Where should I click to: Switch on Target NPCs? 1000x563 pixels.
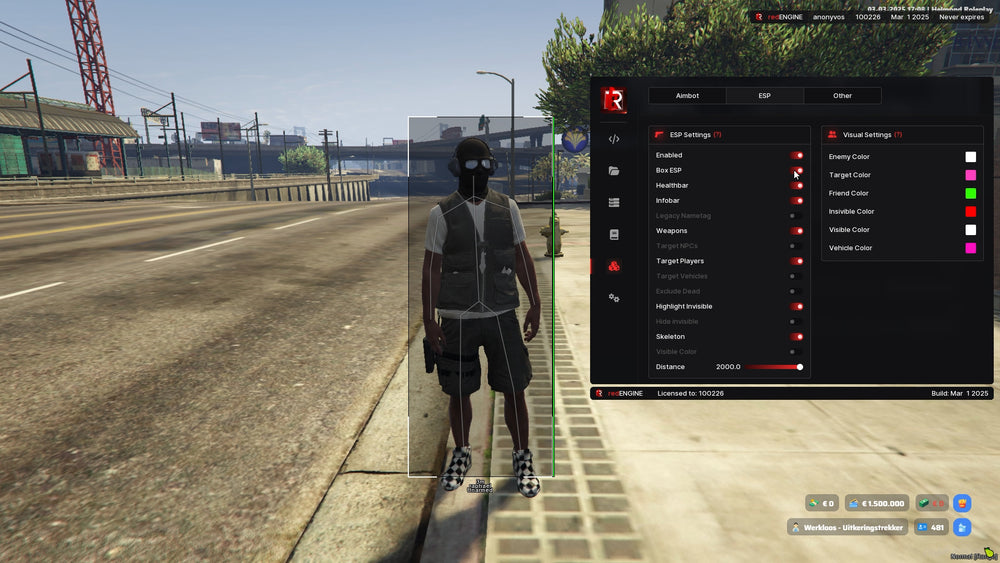tap(796, 246)
